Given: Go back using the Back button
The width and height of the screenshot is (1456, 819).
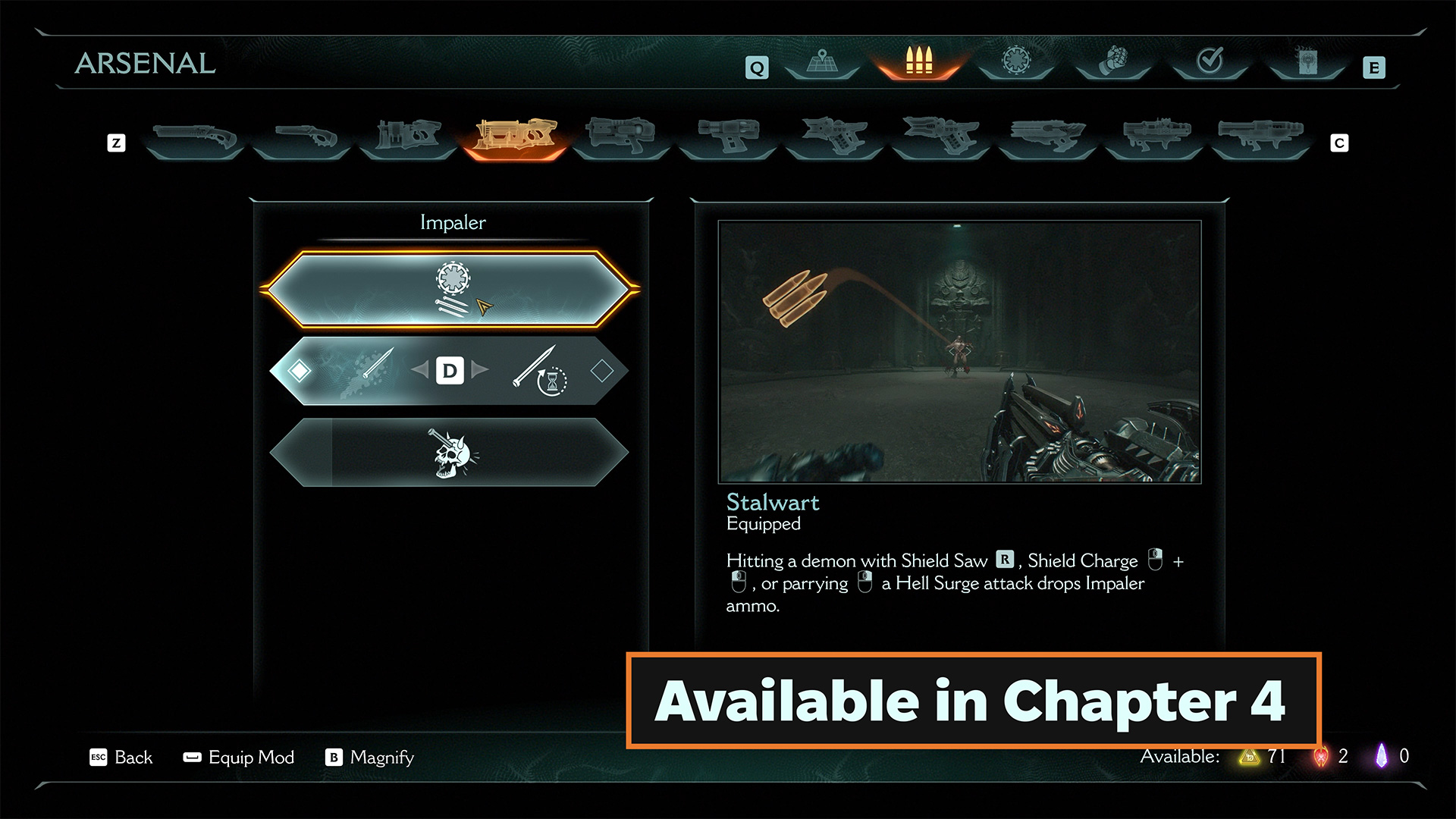Looking at the screenshot, I should 122,758.
